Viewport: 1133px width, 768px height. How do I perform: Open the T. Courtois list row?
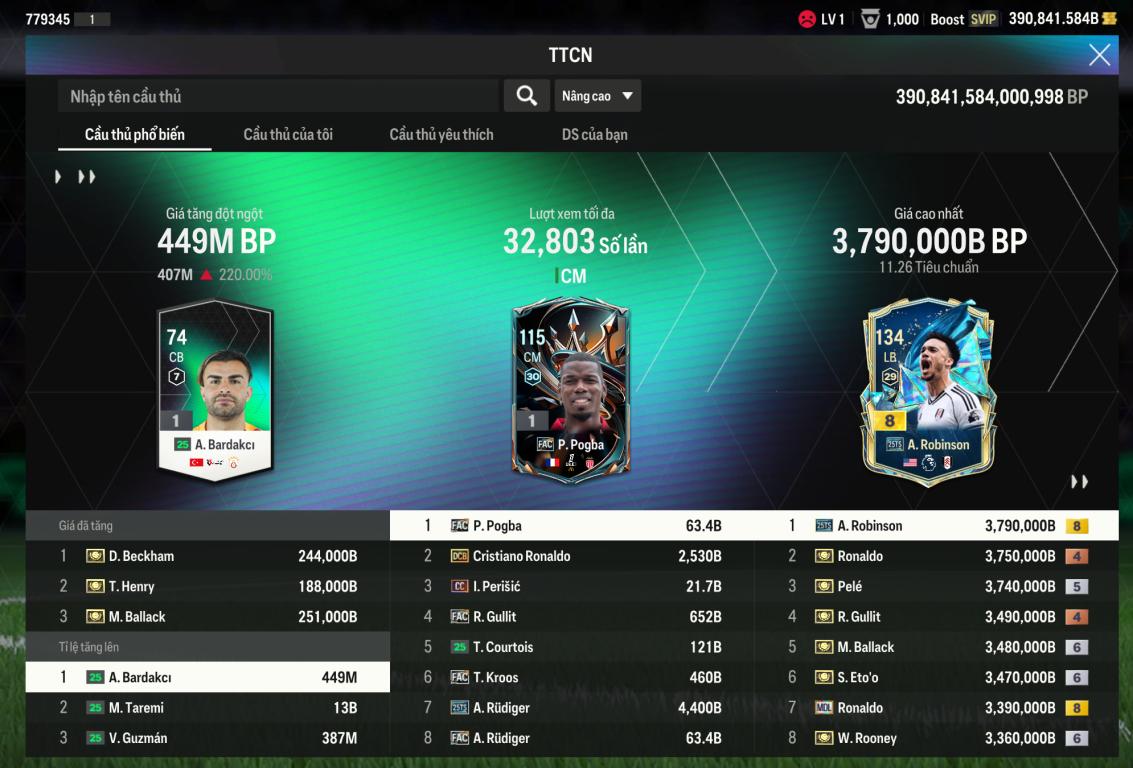pyautogui.click(x=571, y=647)
